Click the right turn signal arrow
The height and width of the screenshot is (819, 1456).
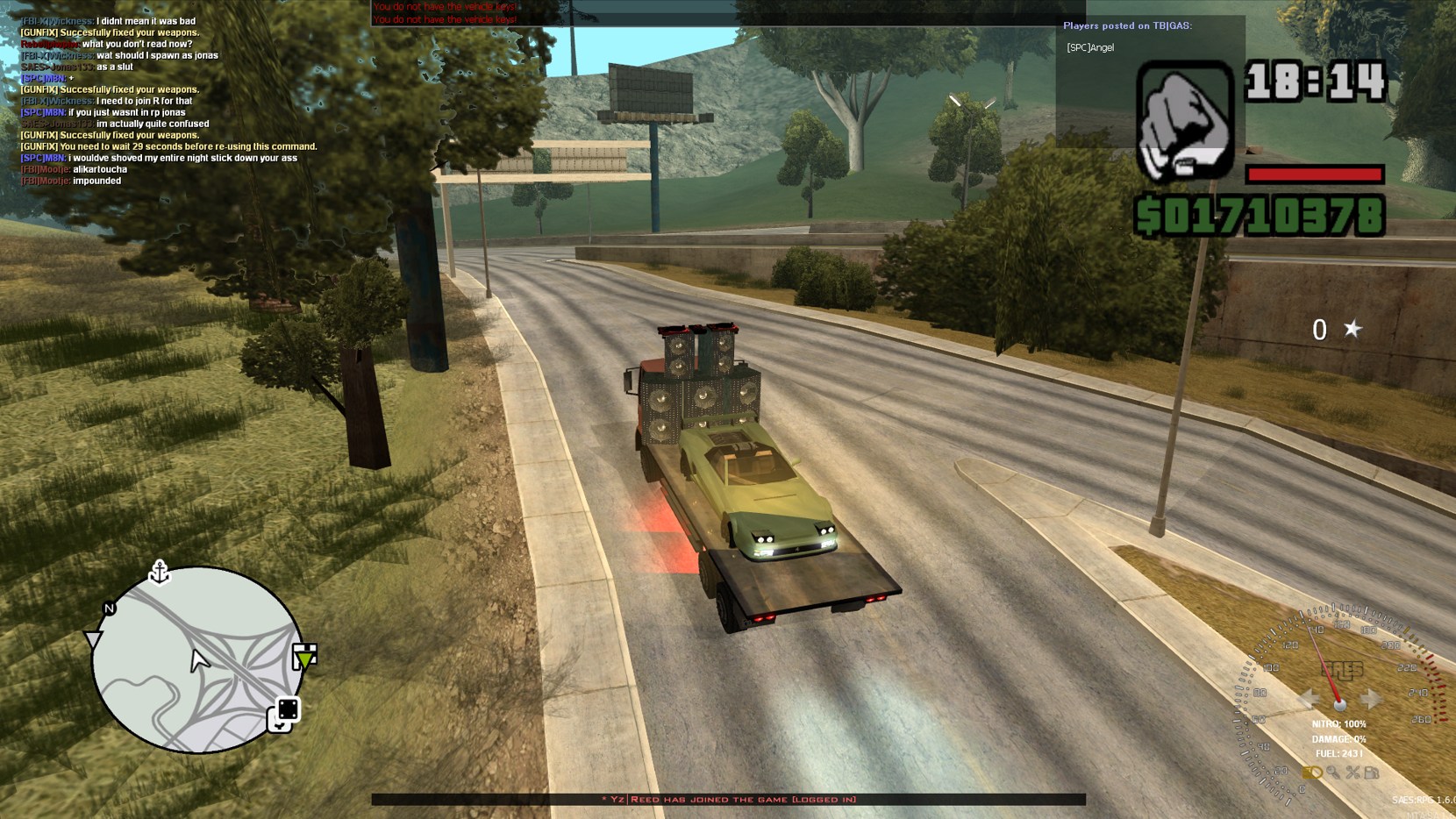(1371, 699)
